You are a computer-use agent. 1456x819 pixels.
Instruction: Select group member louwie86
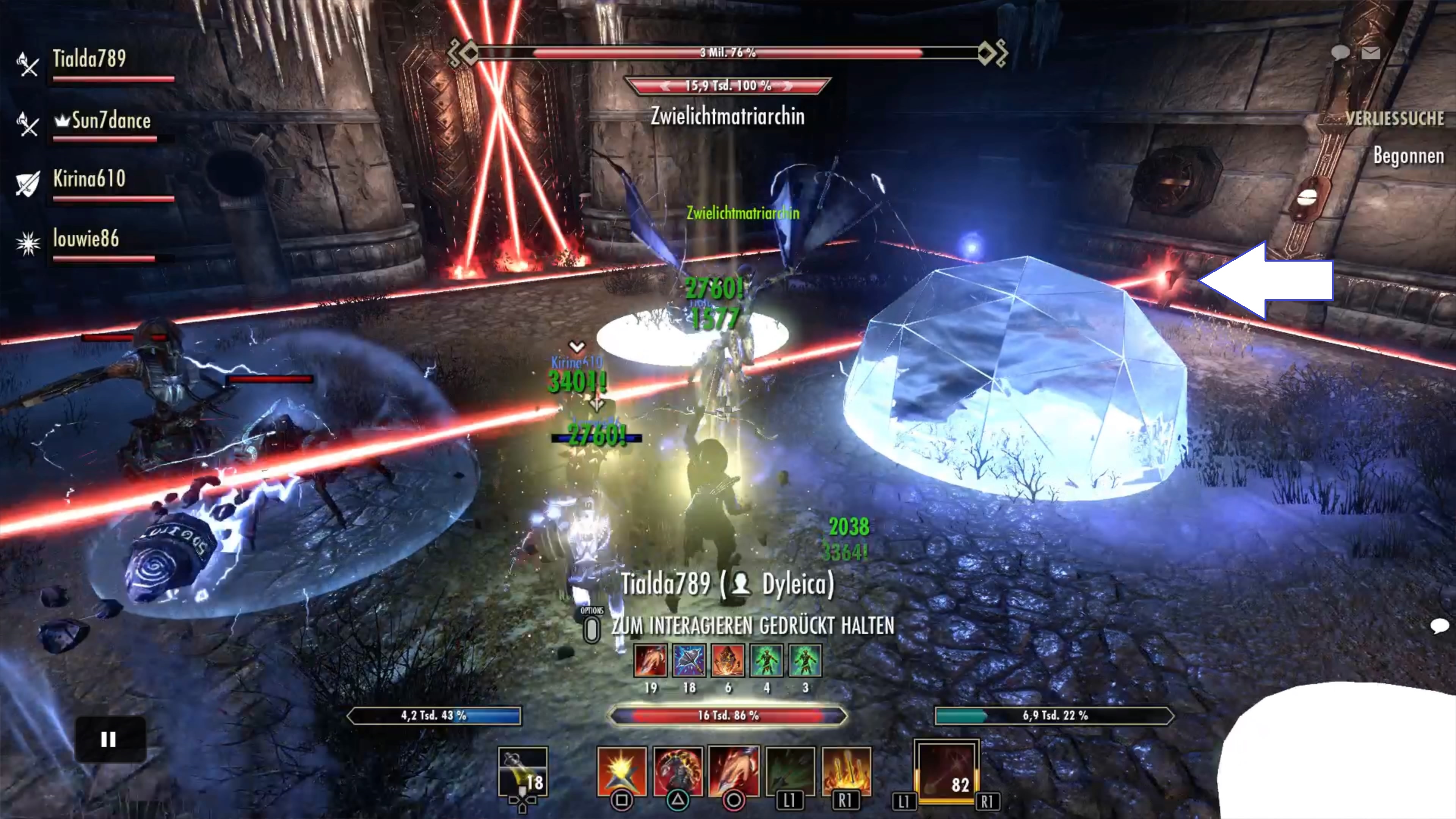(x=86, y=238)
